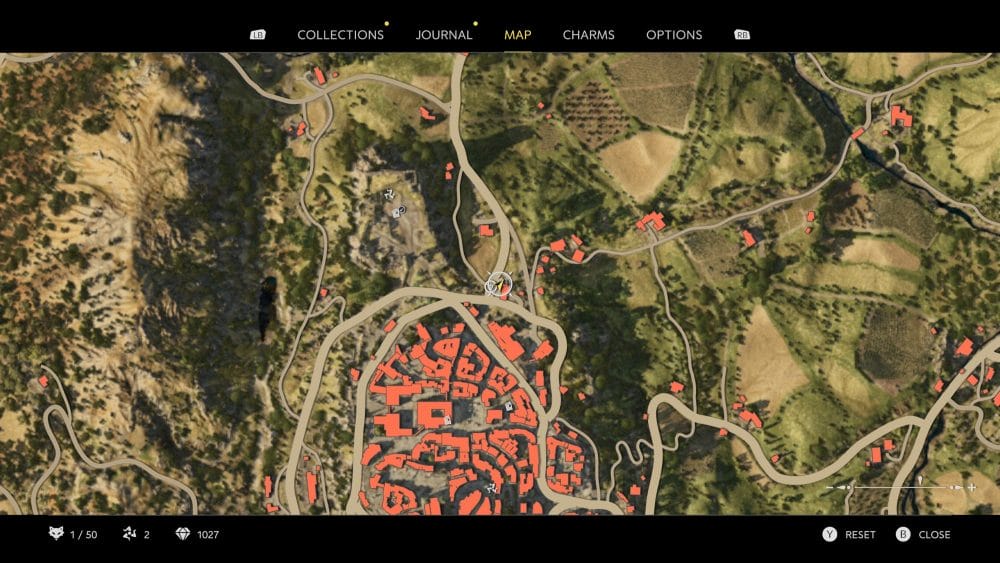The width and height of the screenshot is (1000, 563).
Task: Switch to the Journal tab
Action: coord(444,35)
